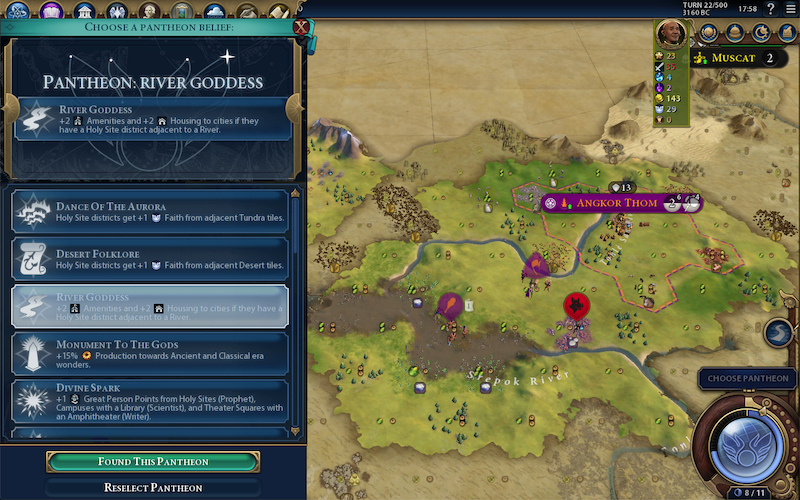Open the government building icon
Viewport: 800px width, 500px height.
85,11
